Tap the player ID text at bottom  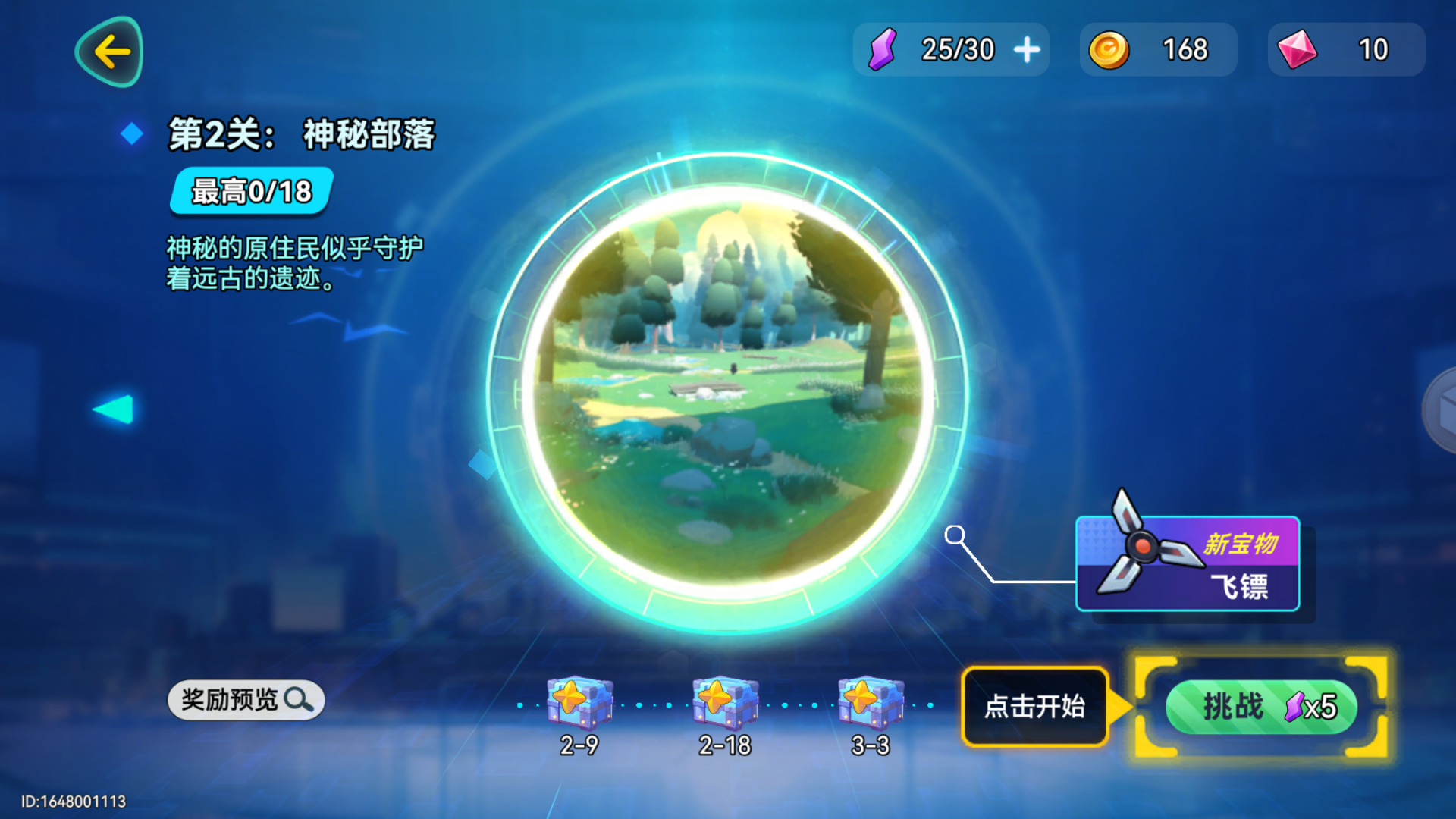click(x=72, y=802)
